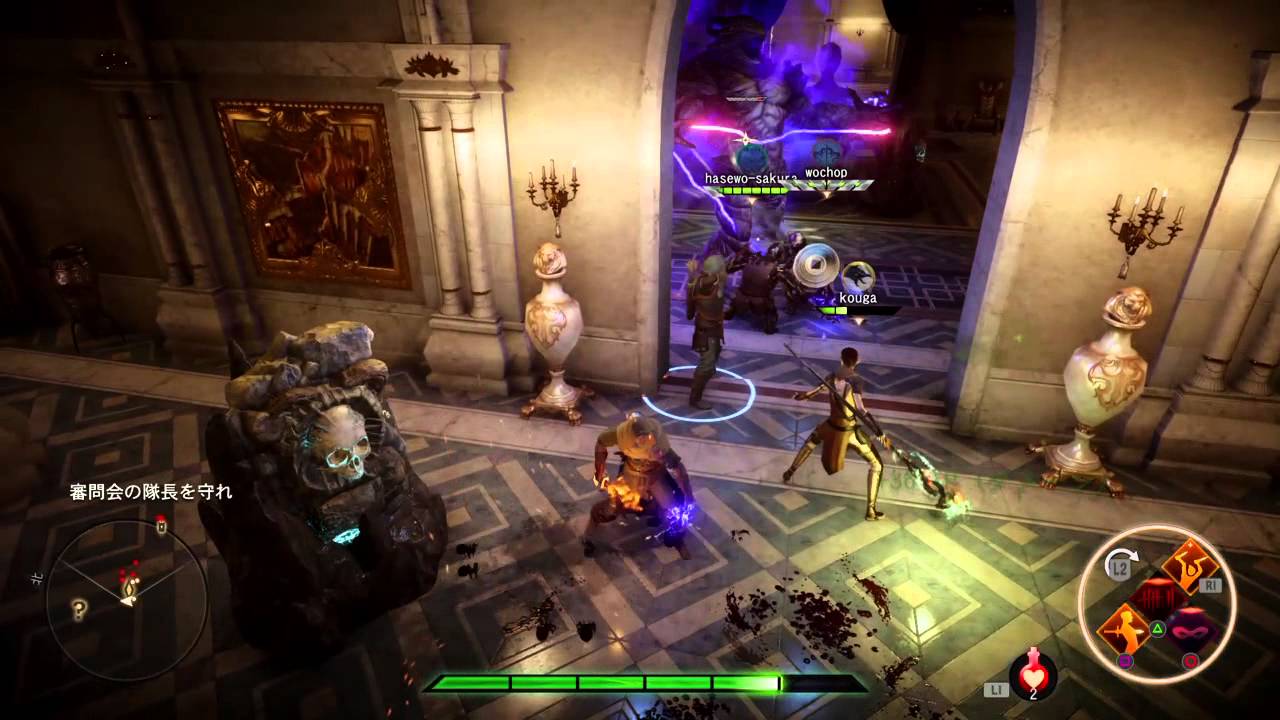This screenshot has height=720, width=1280.
Task: Activate the purple mask stealth ability
Action: [1188, 629]
